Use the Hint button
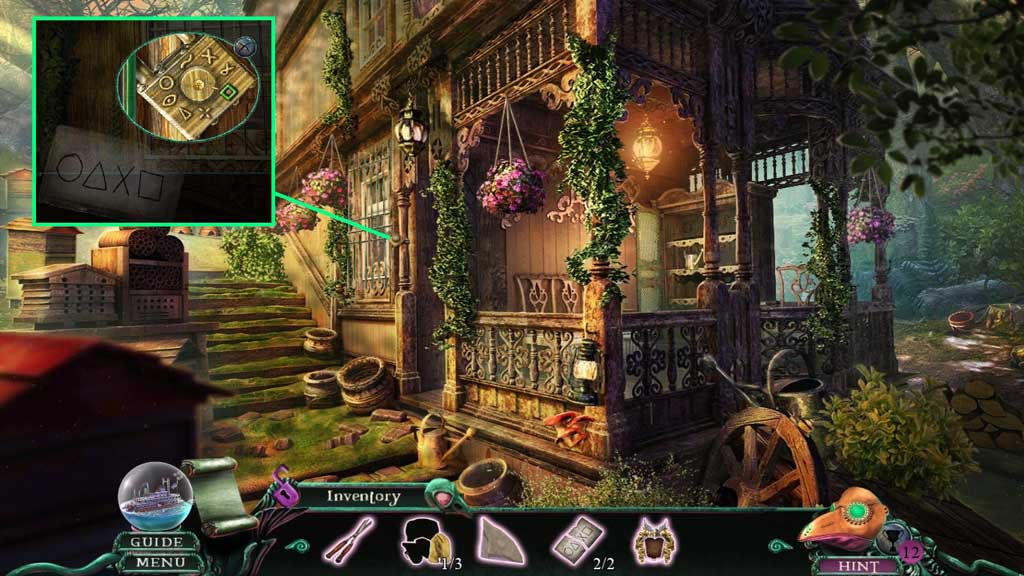 click(846, 565)
